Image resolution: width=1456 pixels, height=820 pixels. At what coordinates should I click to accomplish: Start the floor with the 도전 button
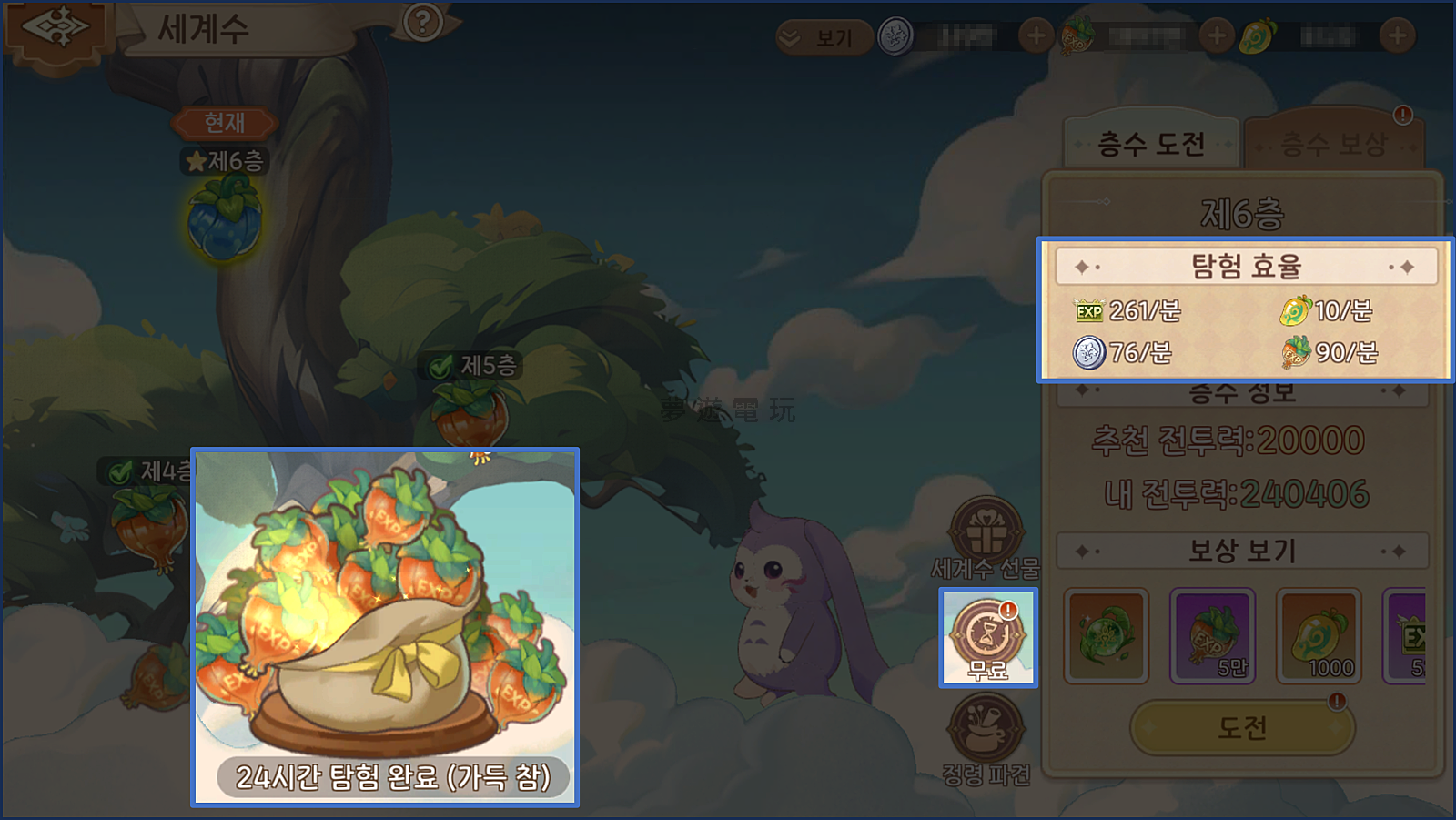1242,727
